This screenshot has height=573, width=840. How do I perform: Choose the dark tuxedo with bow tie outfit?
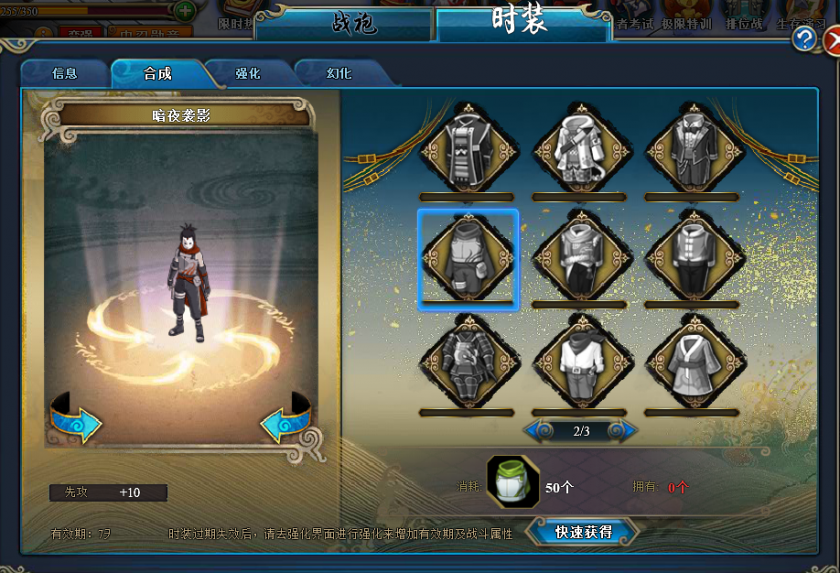tap(692, 150)
